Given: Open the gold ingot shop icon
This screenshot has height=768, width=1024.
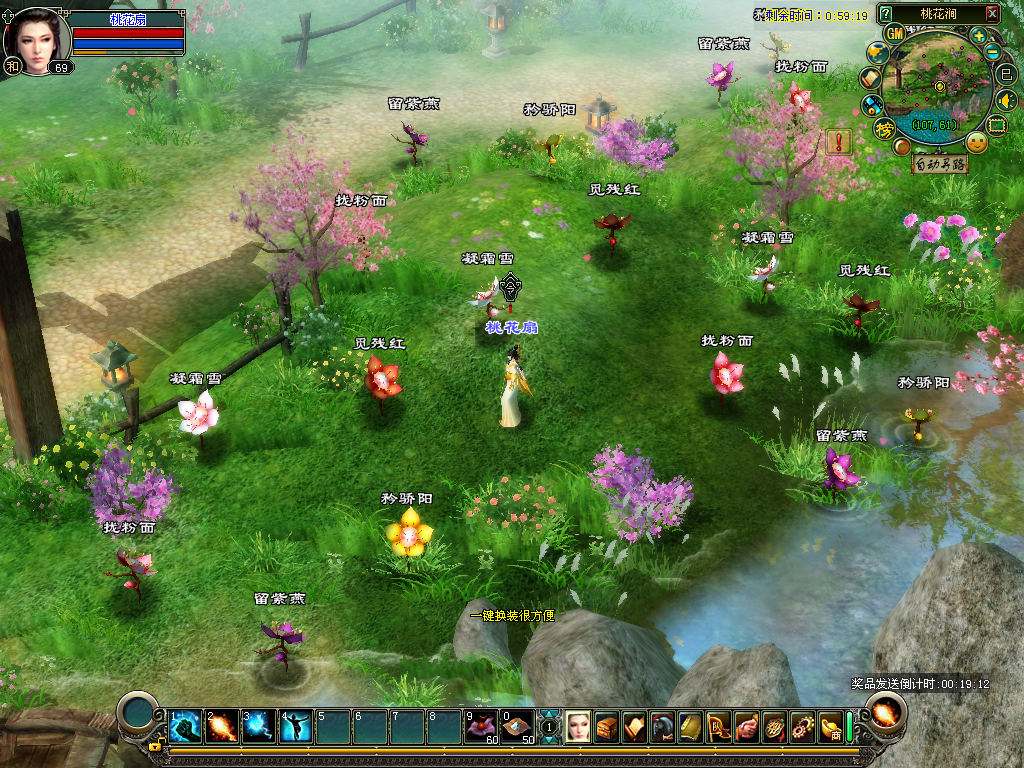Looking at the screenshot, I should pyautogui.click(x=830, y=727).
